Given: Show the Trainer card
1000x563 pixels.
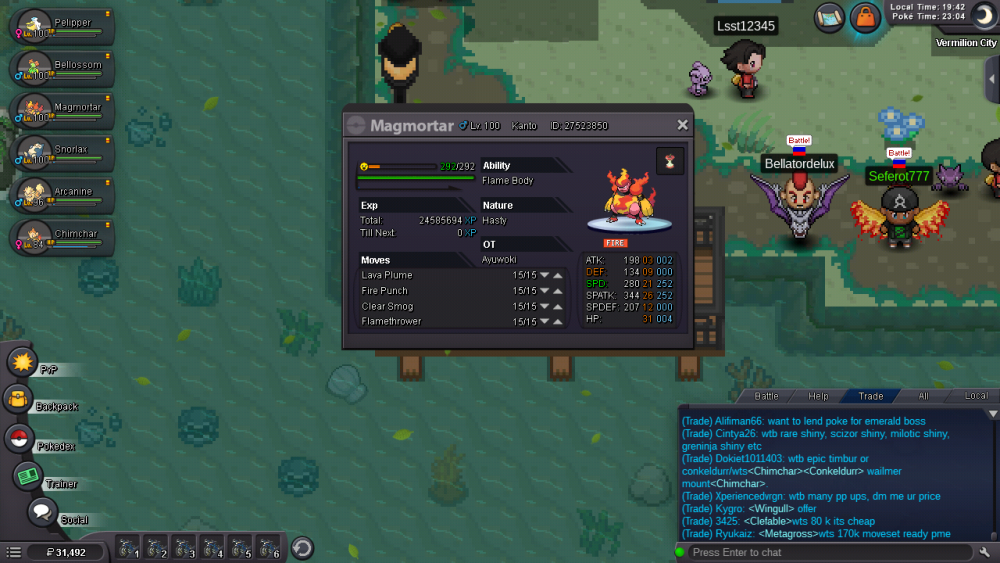Looking at the screenshot, I should click(27, 477).
